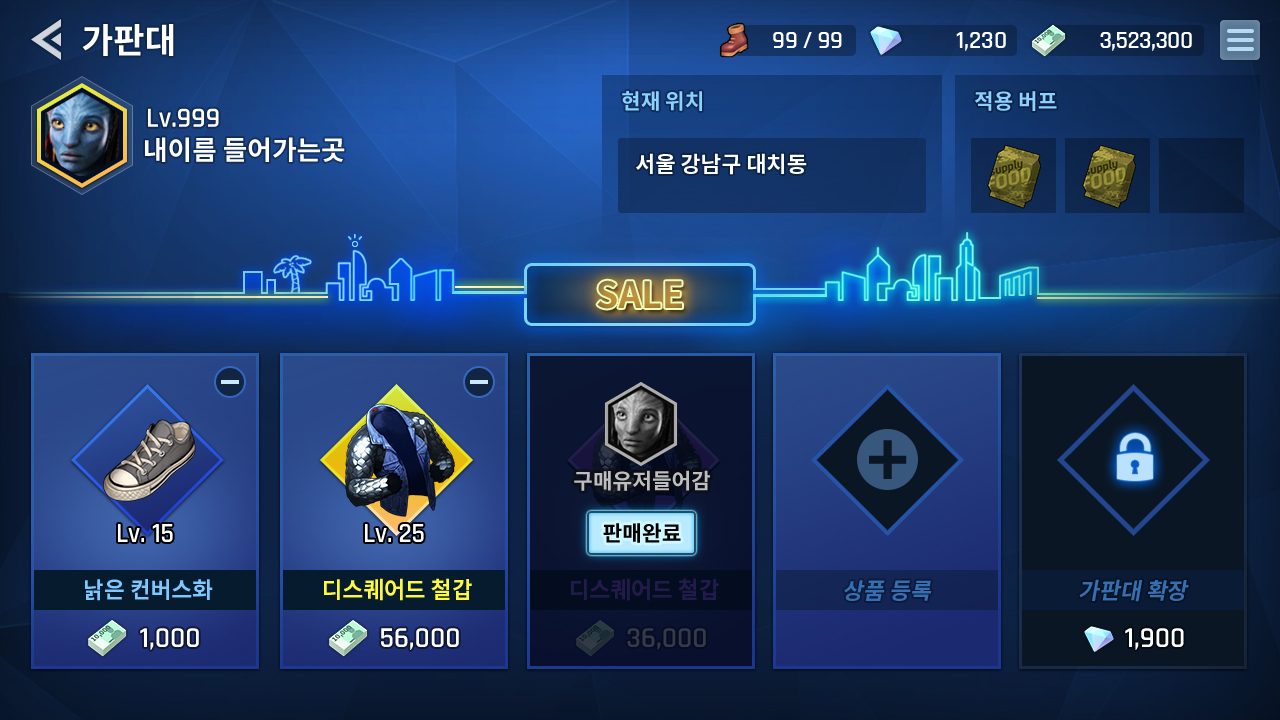This screenshot has width=1280, height=720.
Task: Tap the diamond currency counter
Action: [x=942, y=40]
